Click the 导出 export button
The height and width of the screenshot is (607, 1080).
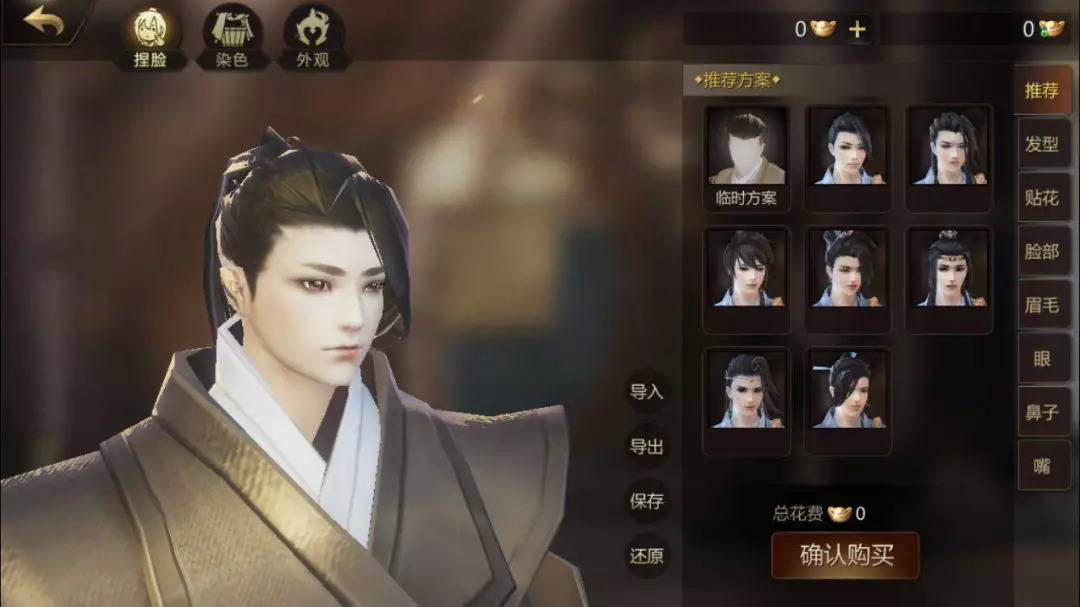coord(647,447)
